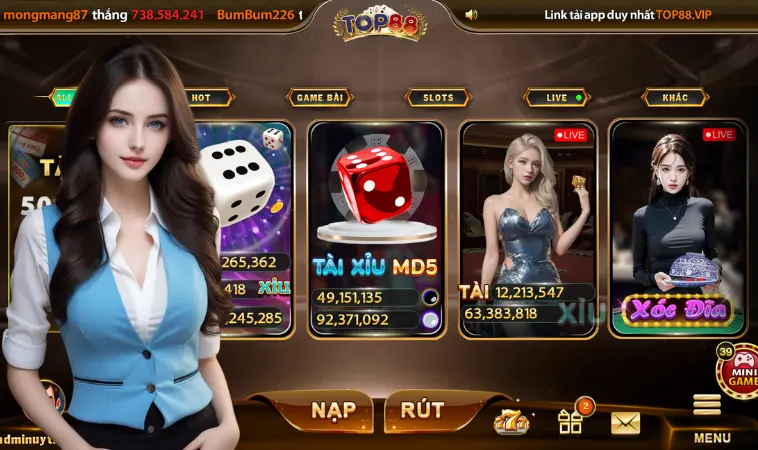Open the RÚT withdraw button
The width and height of the screenshot is (758, 450).
point(422,410)
